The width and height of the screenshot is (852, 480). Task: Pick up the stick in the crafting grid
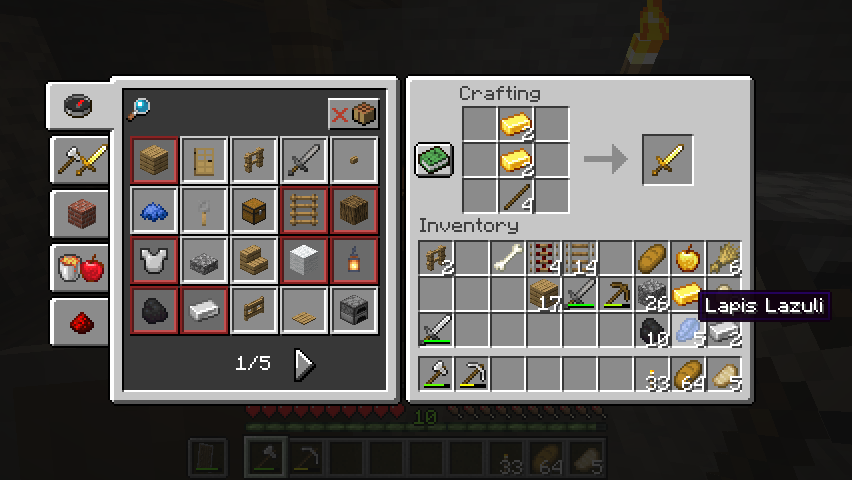point(515,194)
